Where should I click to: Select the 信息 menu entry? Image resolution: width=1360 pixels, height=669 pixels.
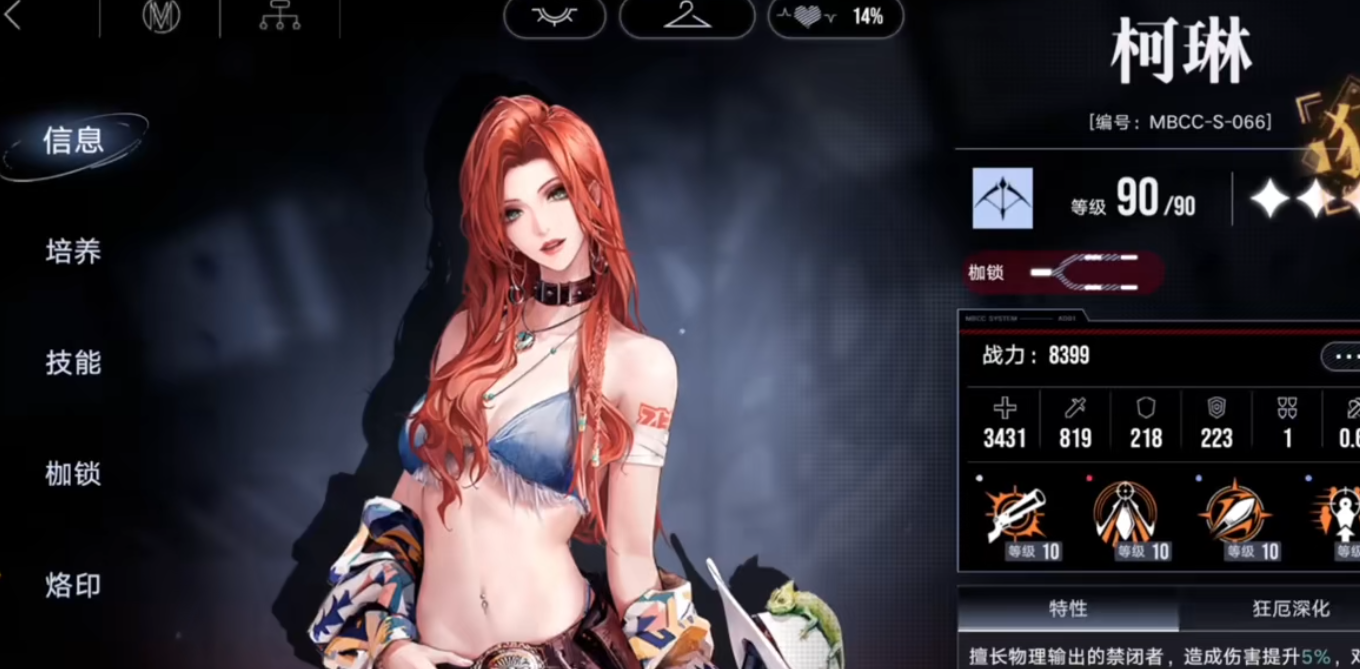click(x=74, y=141)
